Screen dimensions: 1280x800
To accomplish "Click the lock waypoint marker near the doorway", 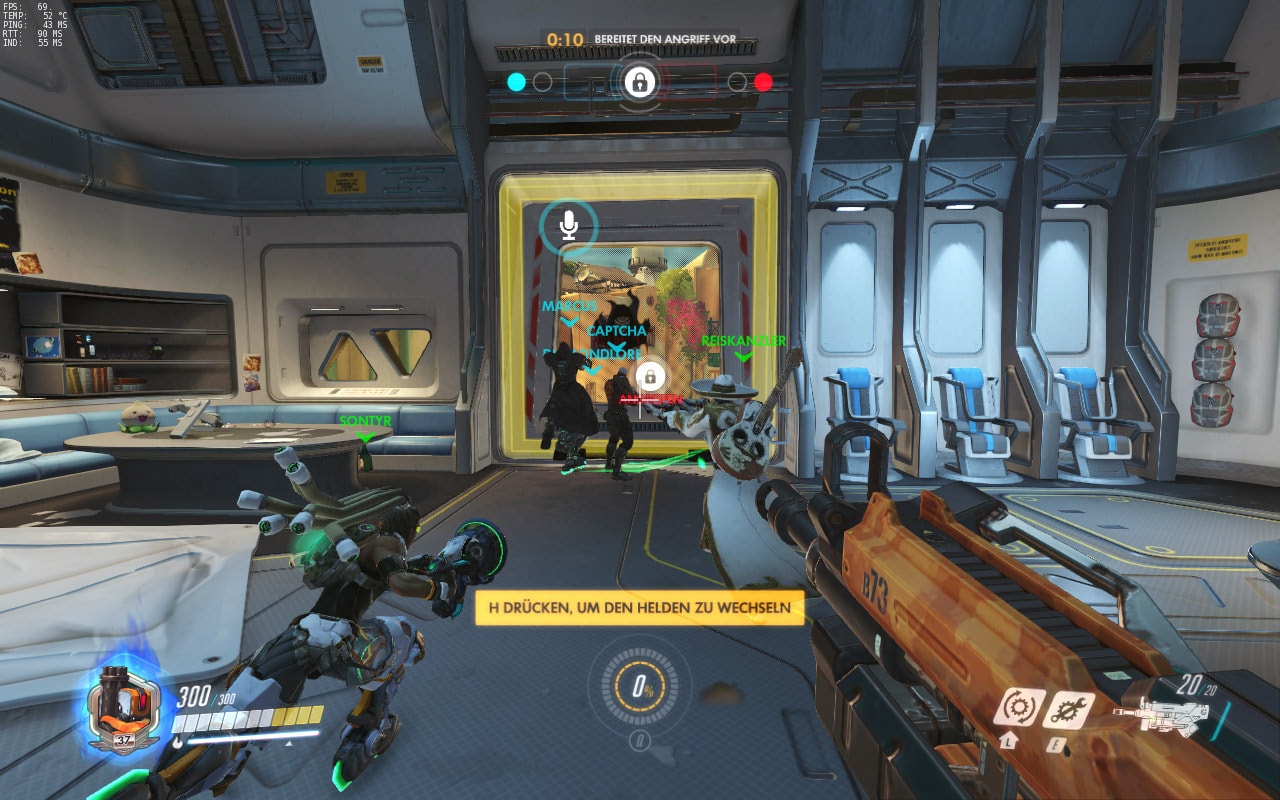I will (x=650, y=377).
